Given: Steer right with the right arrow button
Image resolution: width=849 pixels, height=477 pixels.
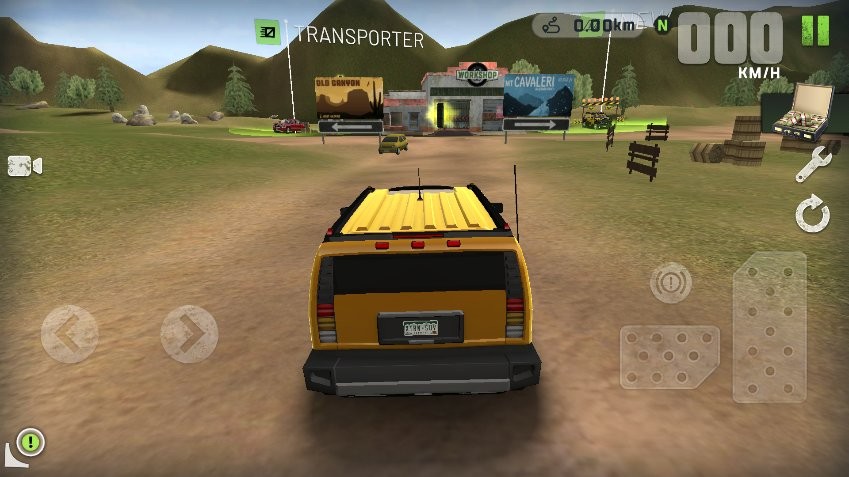Looking at the screenshot, I should point(189,334).
